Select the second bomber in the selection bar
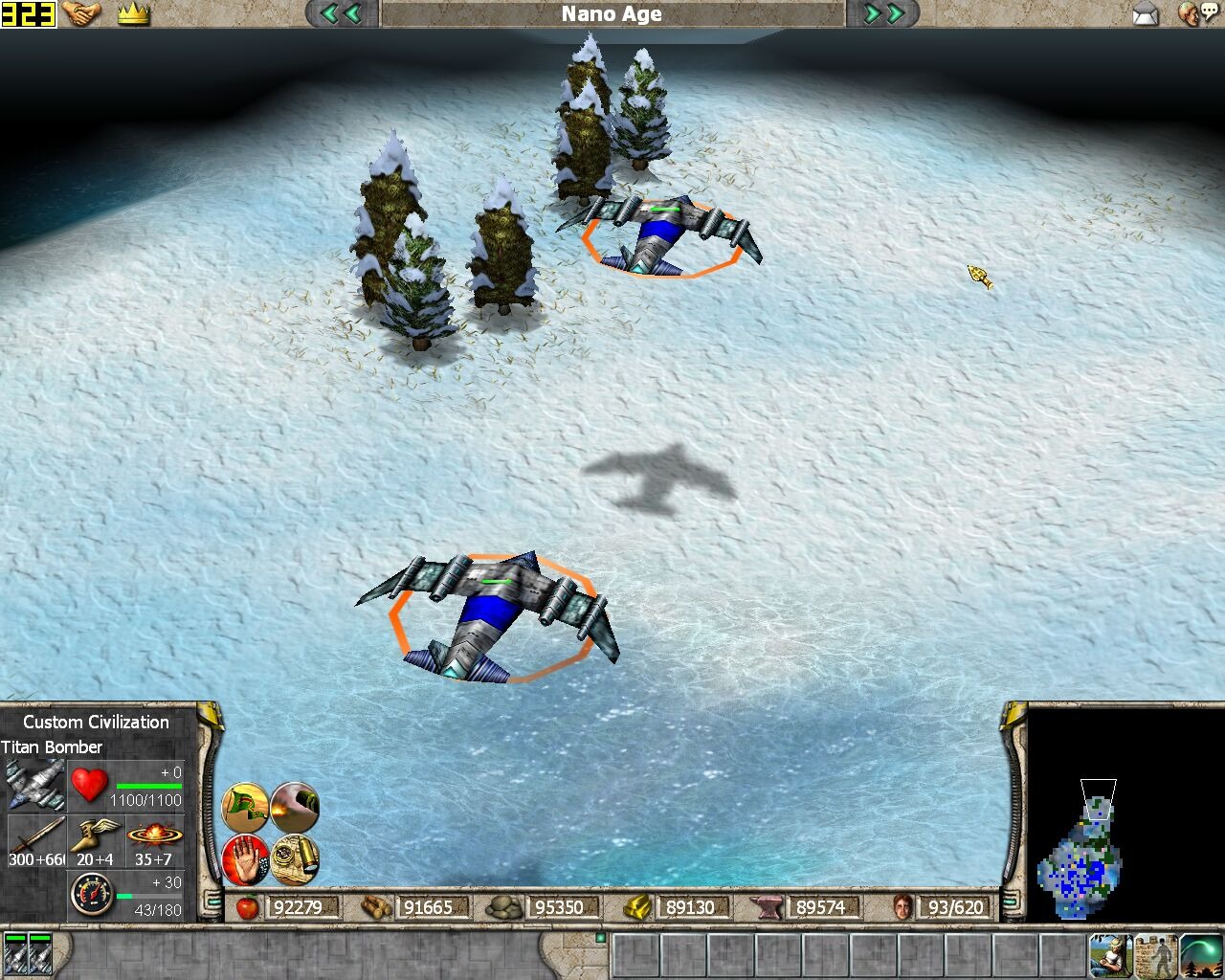 (40, 954)
